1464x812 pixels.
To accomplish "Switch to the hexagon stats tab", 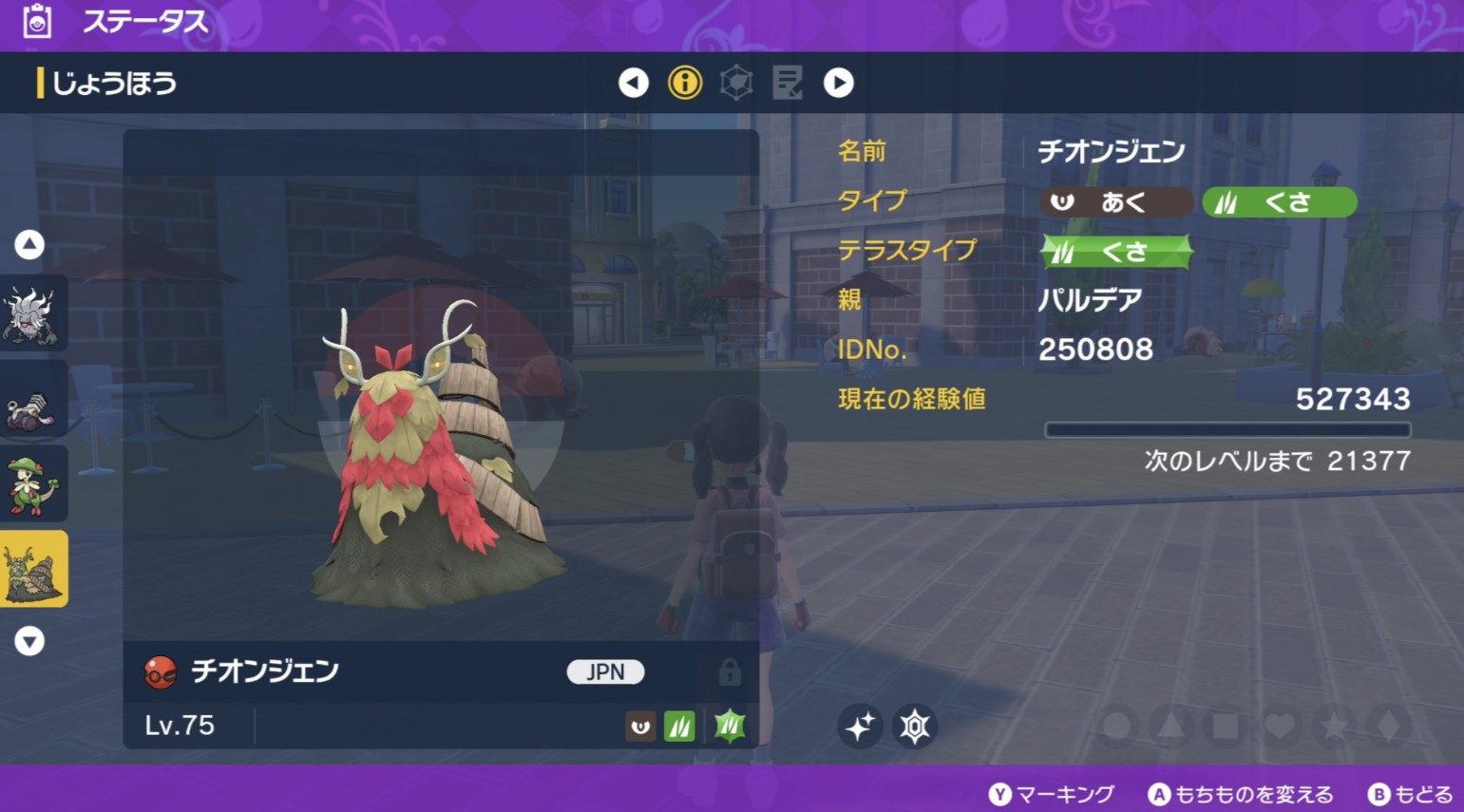I will (736, 83).
